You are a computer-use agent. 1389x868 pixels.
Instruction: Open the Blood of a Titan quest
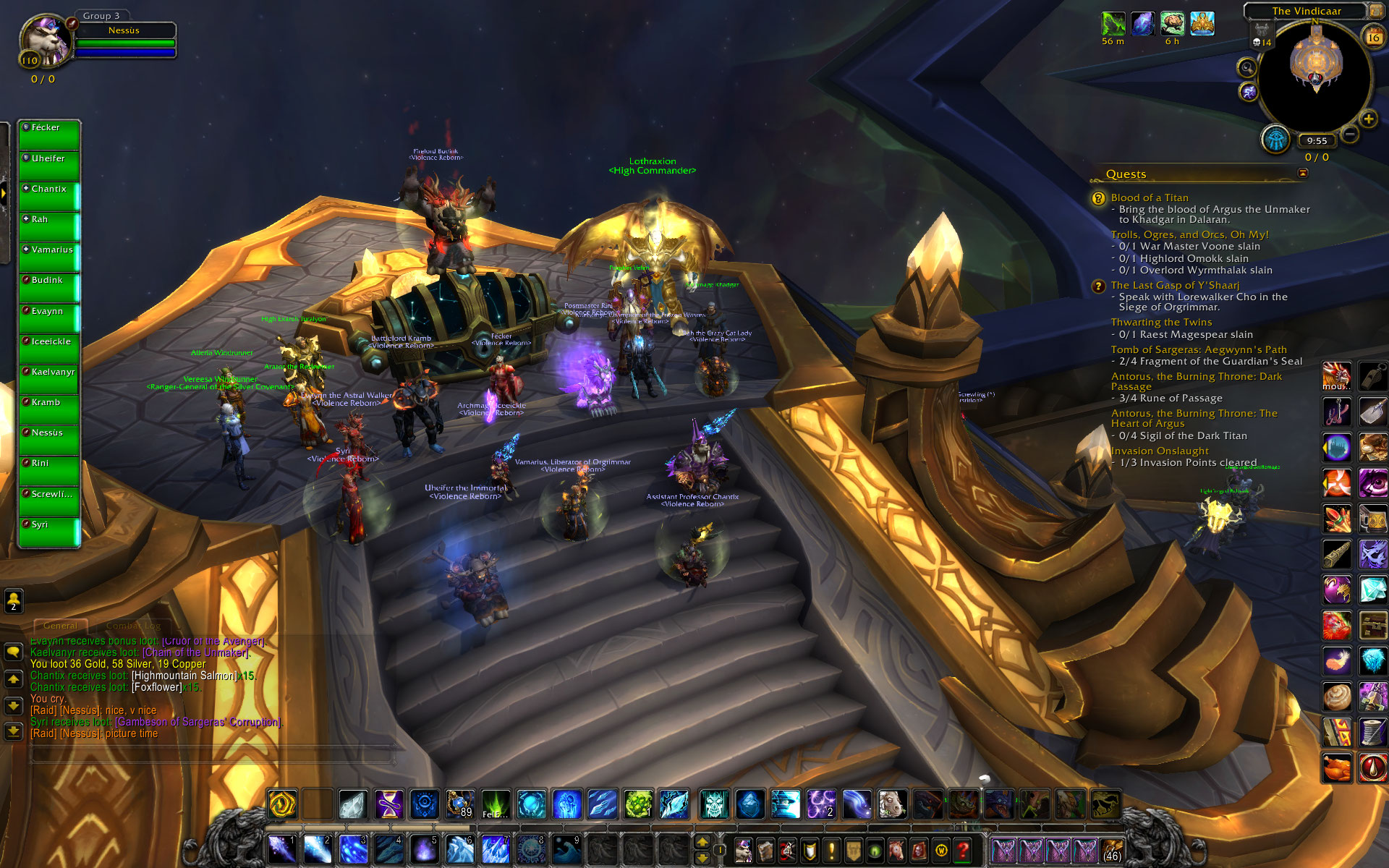[x=1149, y=197]
